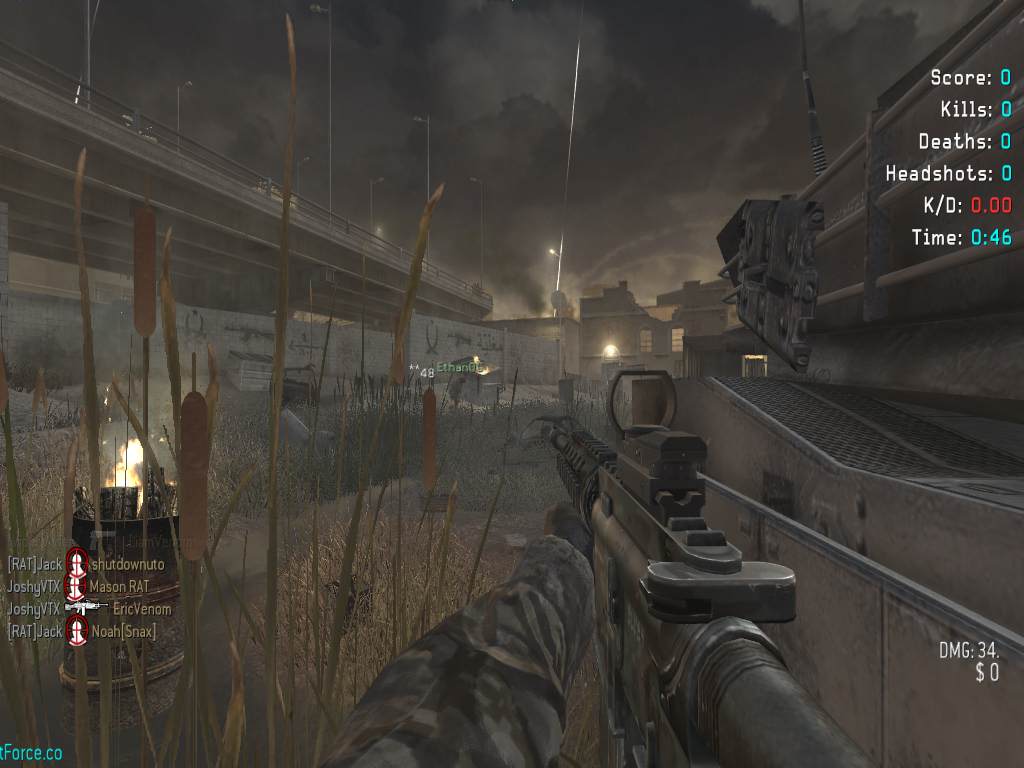Click the kill feed row with shutdownuto

86,565
